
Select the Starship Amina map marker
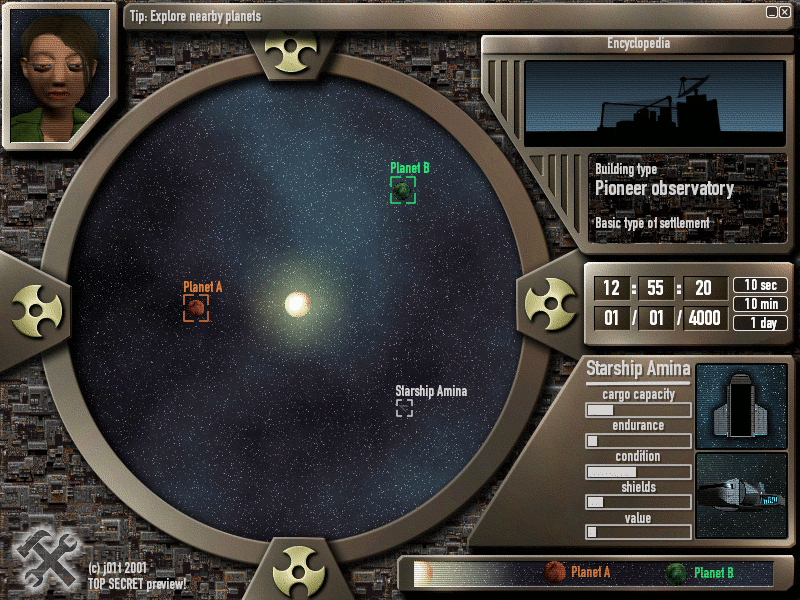(404, 407)
